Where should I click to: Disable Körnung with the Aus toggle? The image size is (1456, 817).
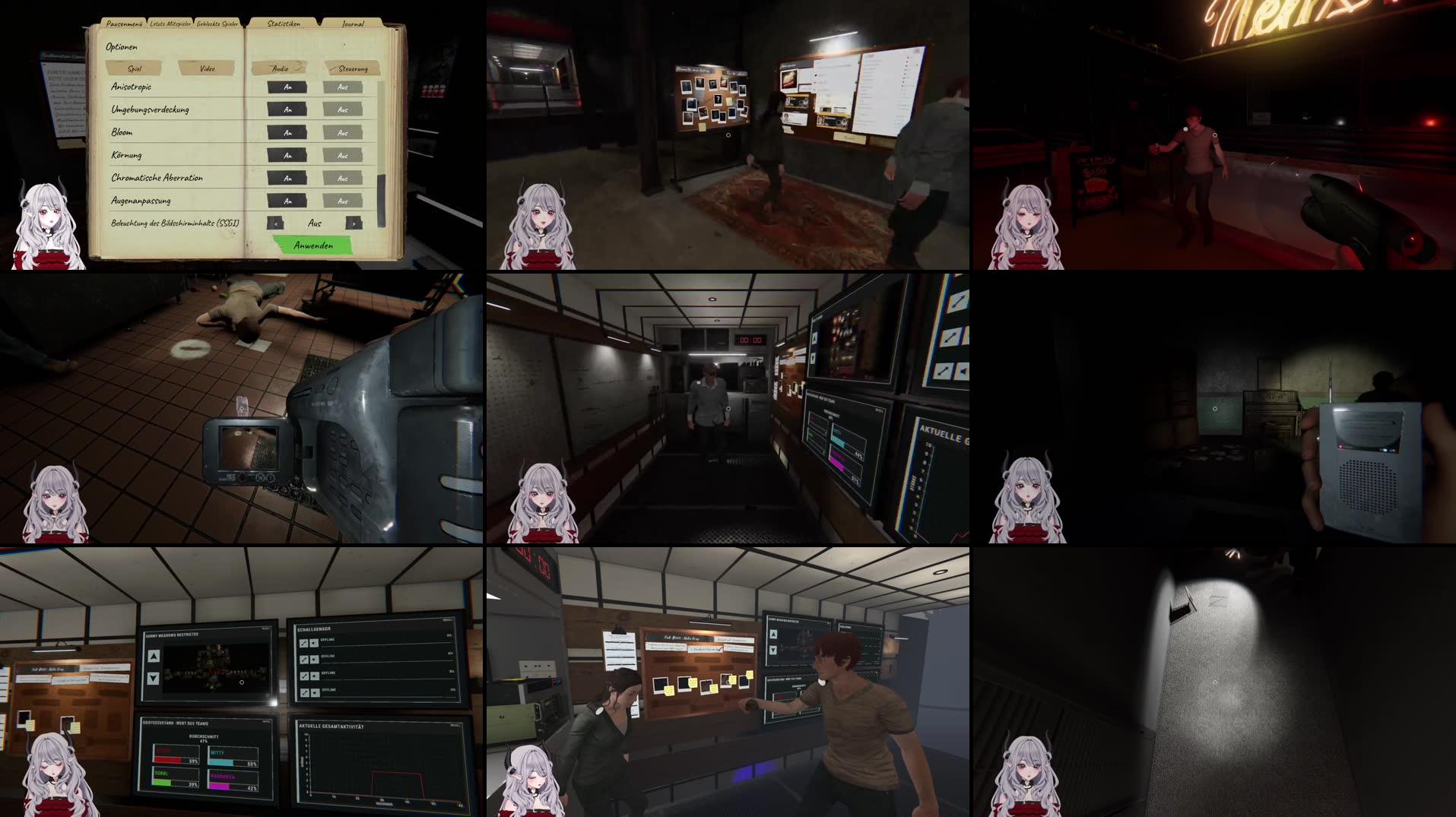(x=342, y=154)
